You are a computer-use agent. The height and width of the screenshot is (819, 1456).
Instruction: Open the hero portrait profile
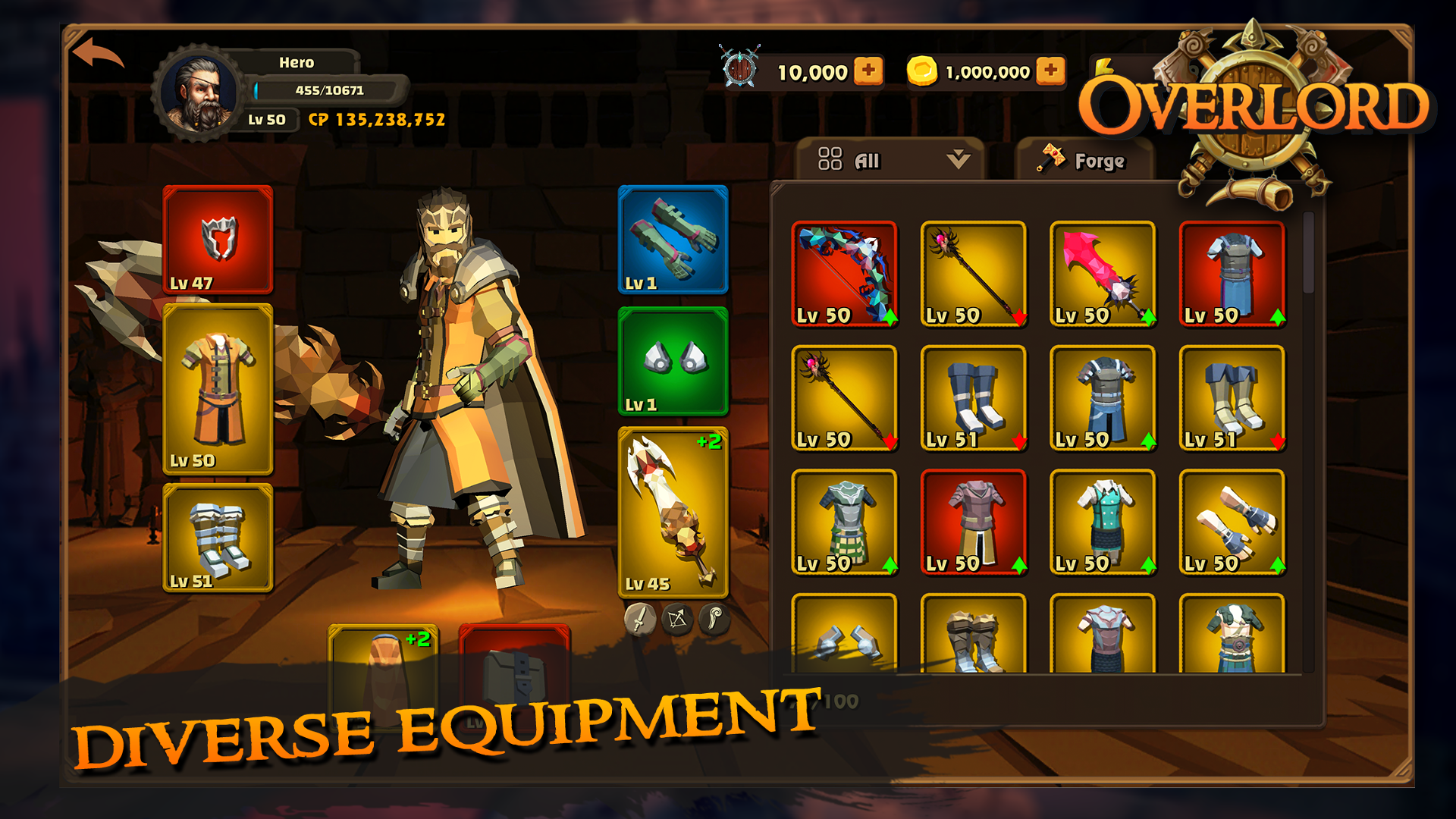coord(199,93)
